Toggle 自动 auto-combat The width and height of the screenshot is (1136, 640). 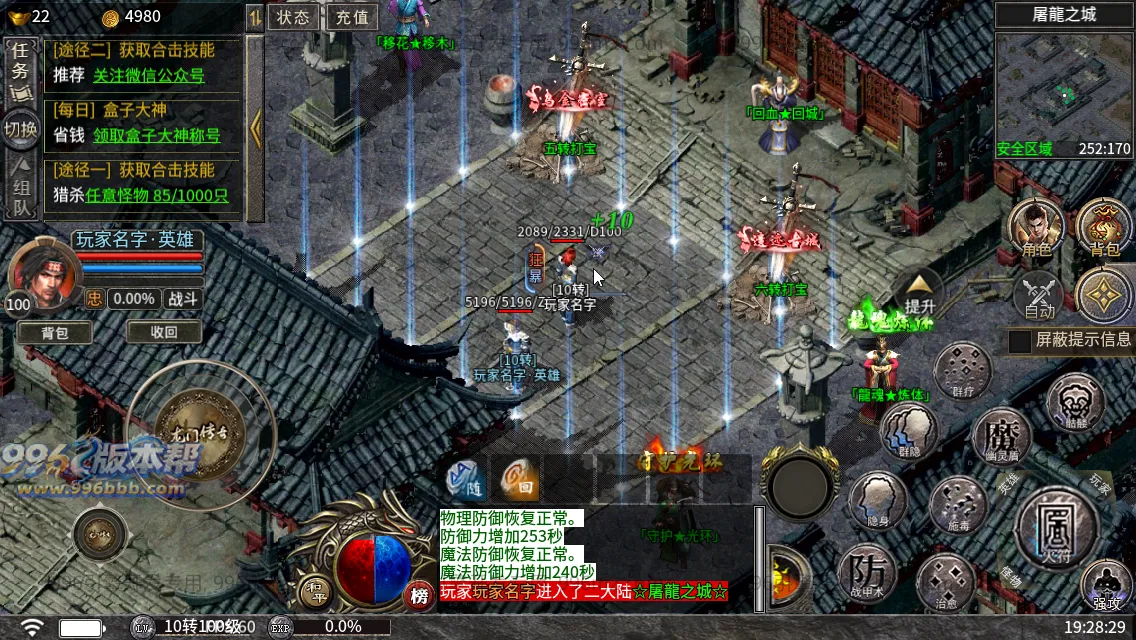(1040, 297)
